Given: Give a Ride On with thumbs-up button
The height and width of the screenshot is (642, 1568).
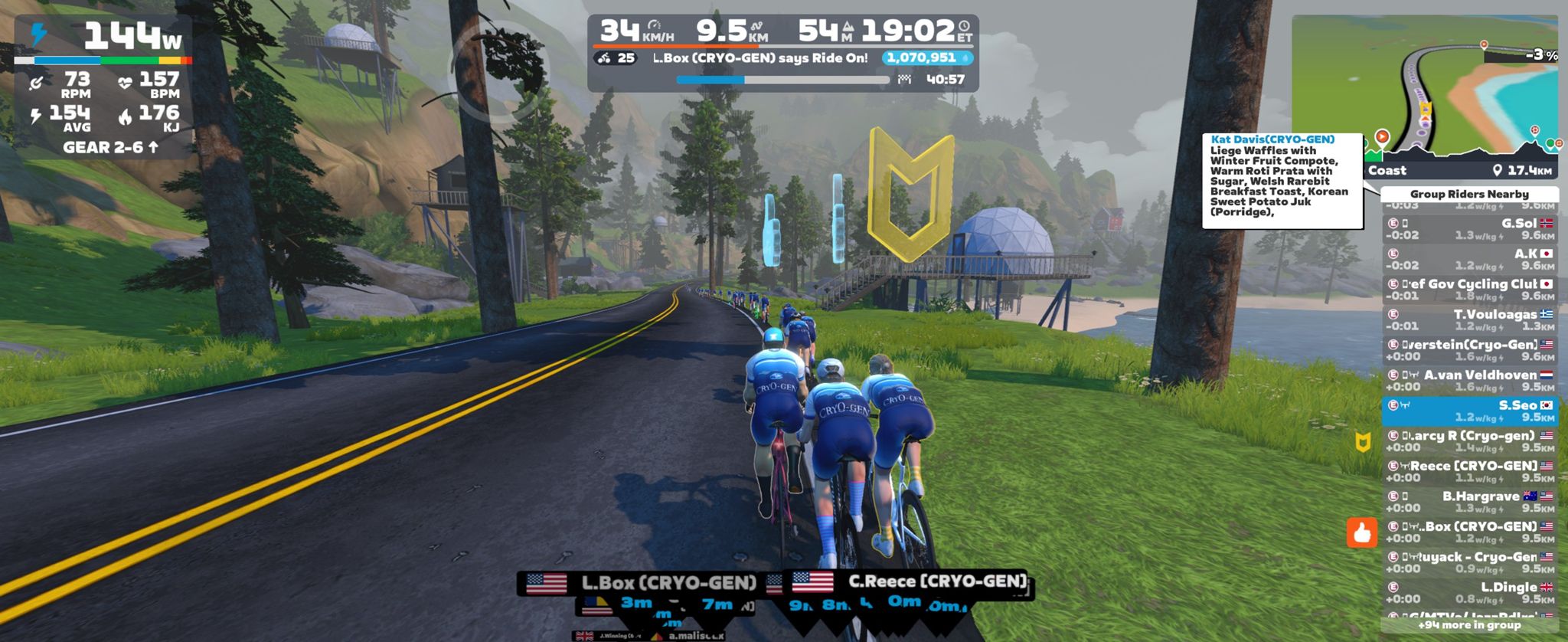Looking at the screenshot, I should point(1361,532).
